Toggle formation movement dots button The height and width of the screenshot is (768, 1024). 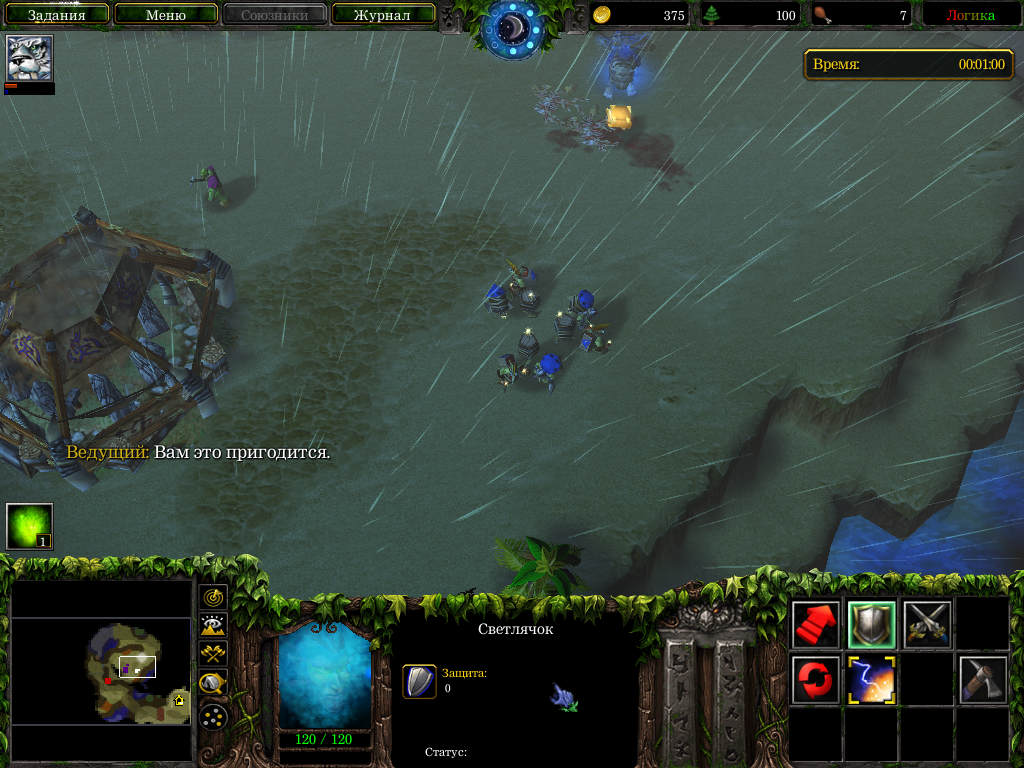213,716
